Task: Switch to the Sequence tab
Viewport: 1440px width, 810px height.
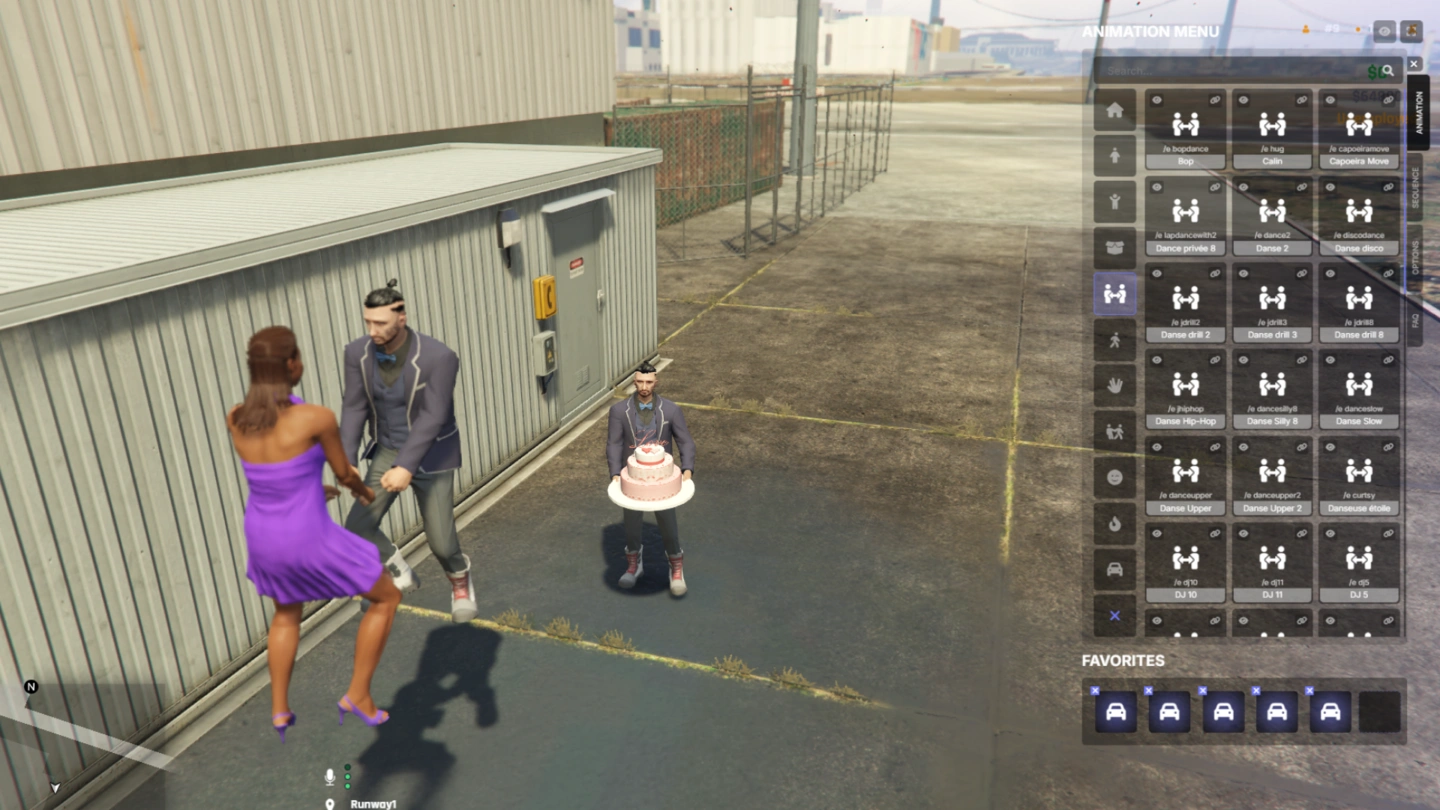Action: point(1416,186)
